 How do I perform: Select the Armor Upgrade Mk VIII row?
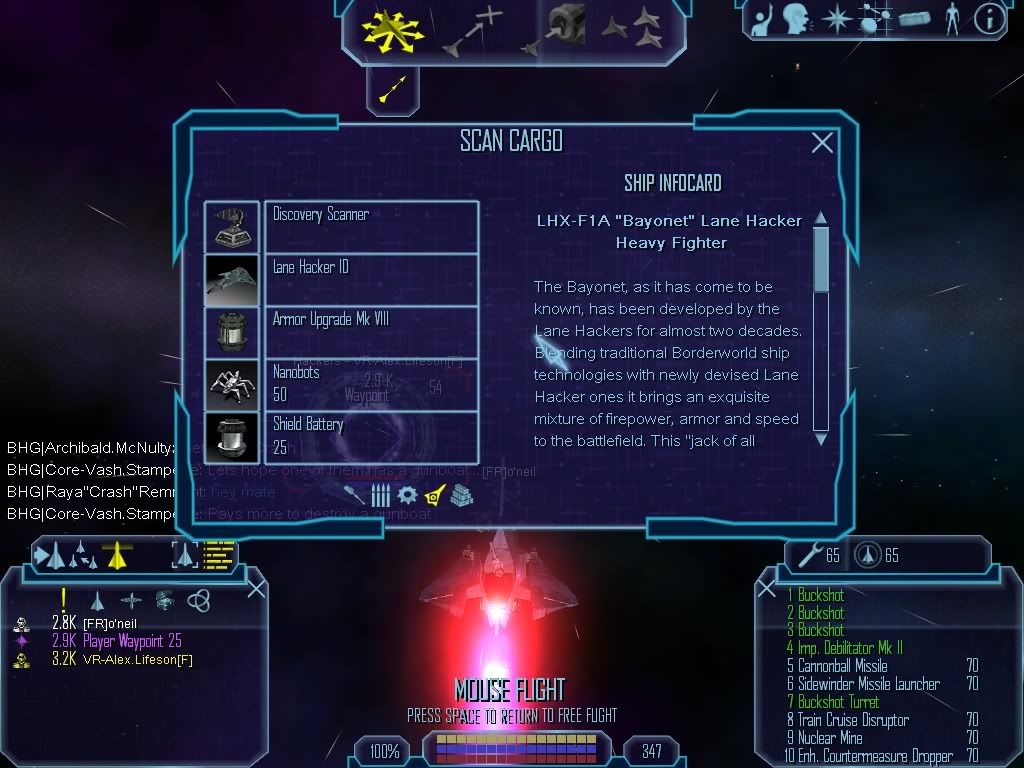coord(341,331)
